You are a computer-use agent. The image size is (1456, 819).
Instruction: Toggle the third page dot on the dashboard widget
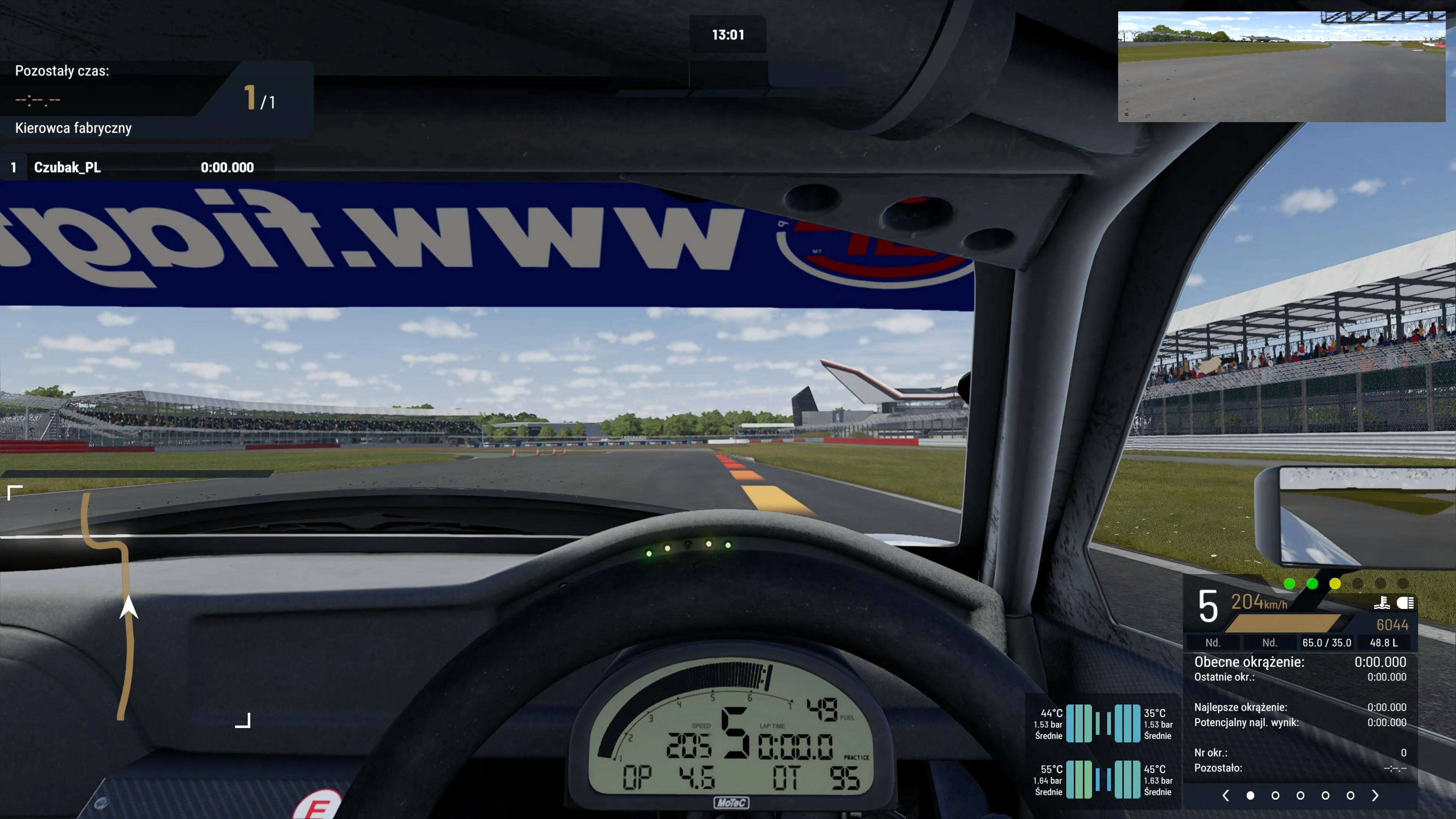click(1300, 795)
